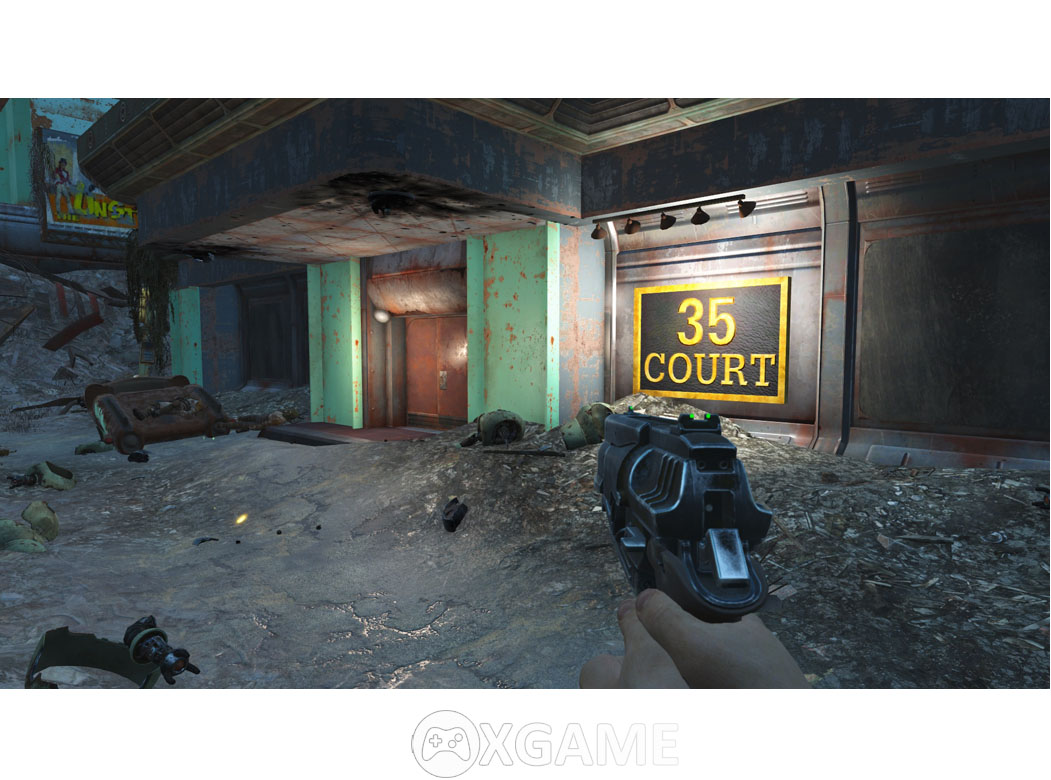Click the XGAME watermark logo
Screen dimensions: 1051x780
click(545, 743)
